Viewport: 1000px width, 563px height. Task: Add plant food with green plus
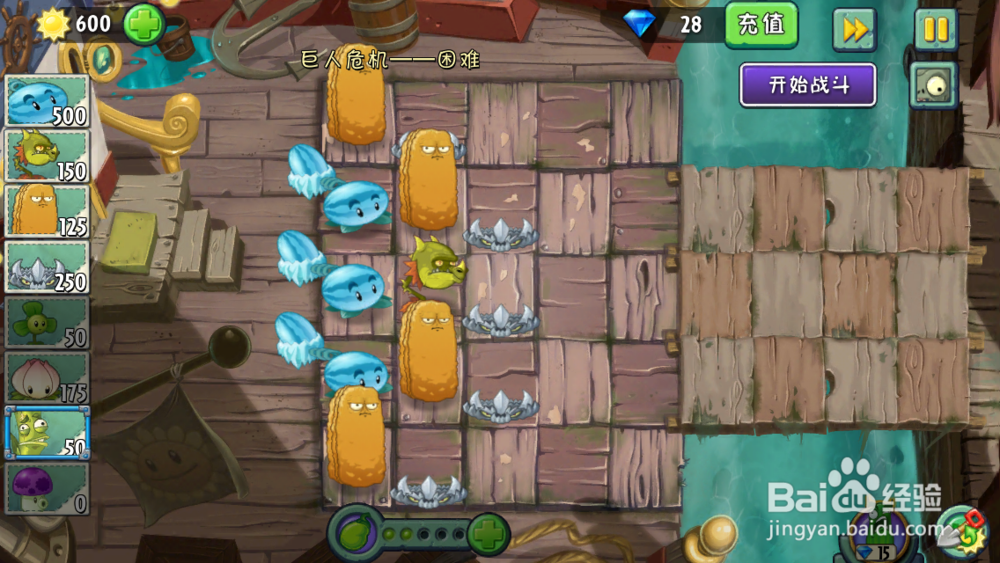pyautogui.click(x=488, y=533)
